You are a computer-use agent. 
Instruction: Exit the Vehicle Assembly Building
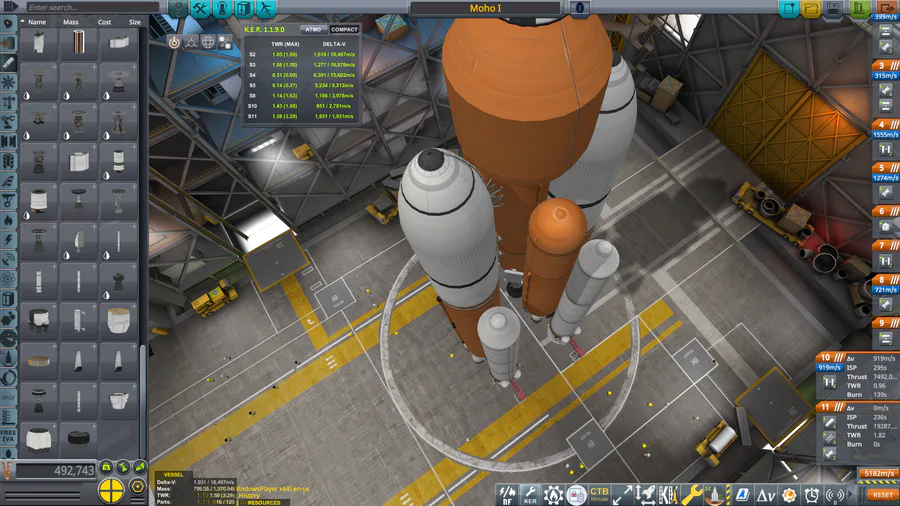[x=885, y=9]
